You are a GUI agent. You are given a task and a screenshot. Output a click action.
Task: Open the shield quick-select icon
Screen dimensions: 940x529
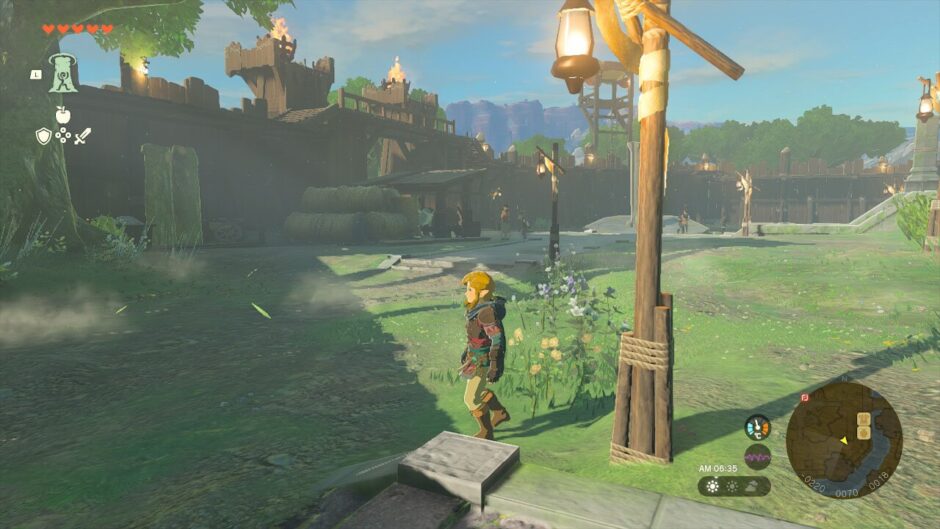pyautogui.click(x=43, y=136)
